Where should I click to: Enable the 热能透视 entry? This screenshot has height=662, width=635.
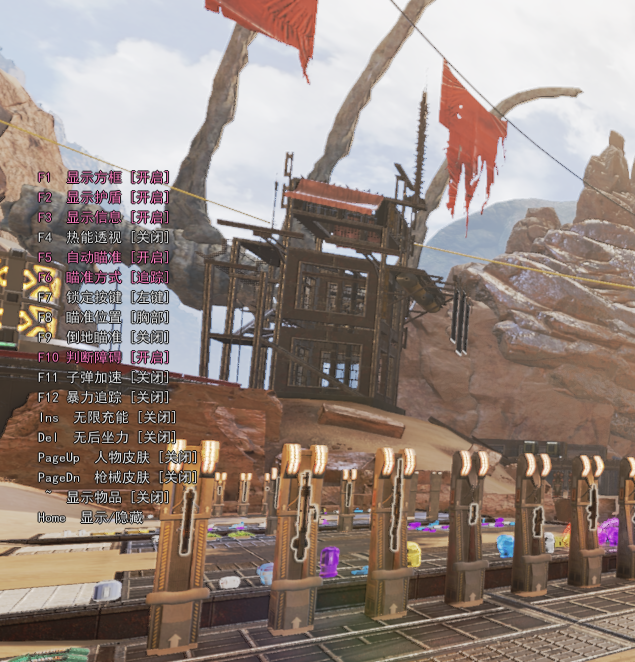[105, 237]
